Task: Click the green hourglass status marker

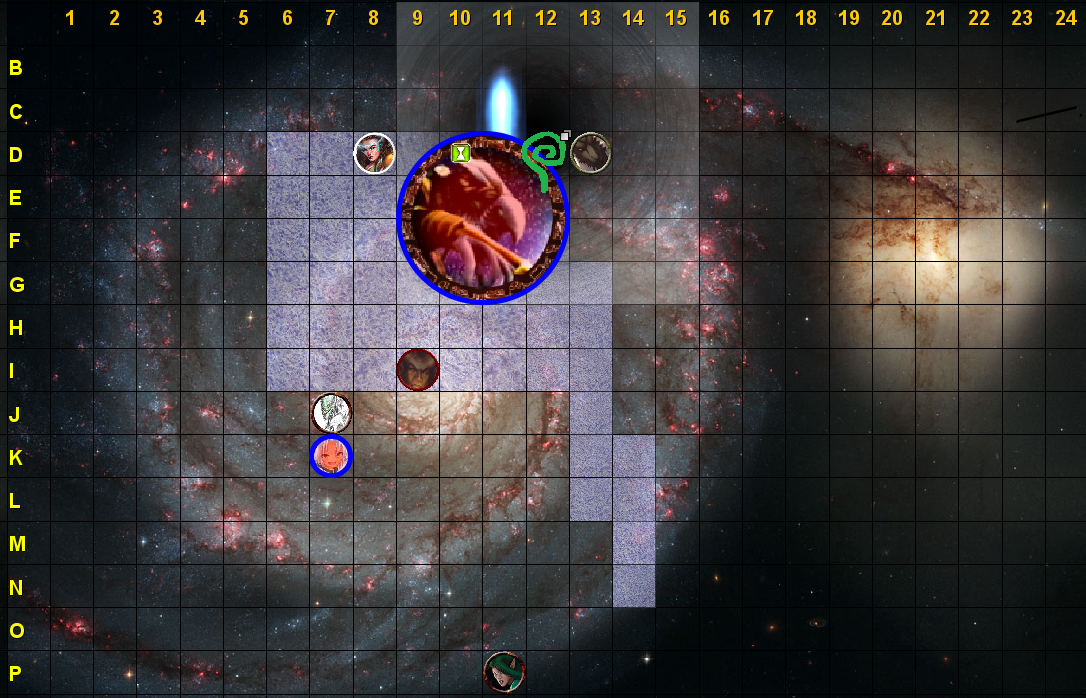Action: pos(461,153)
